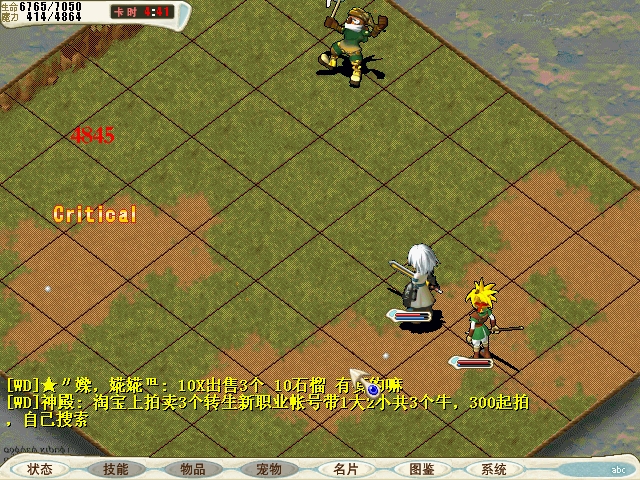Open the 图鉴 (Album) menu
Image resolution: width=640 pixels, height=480 pixels.
click(x=421, y=469)
